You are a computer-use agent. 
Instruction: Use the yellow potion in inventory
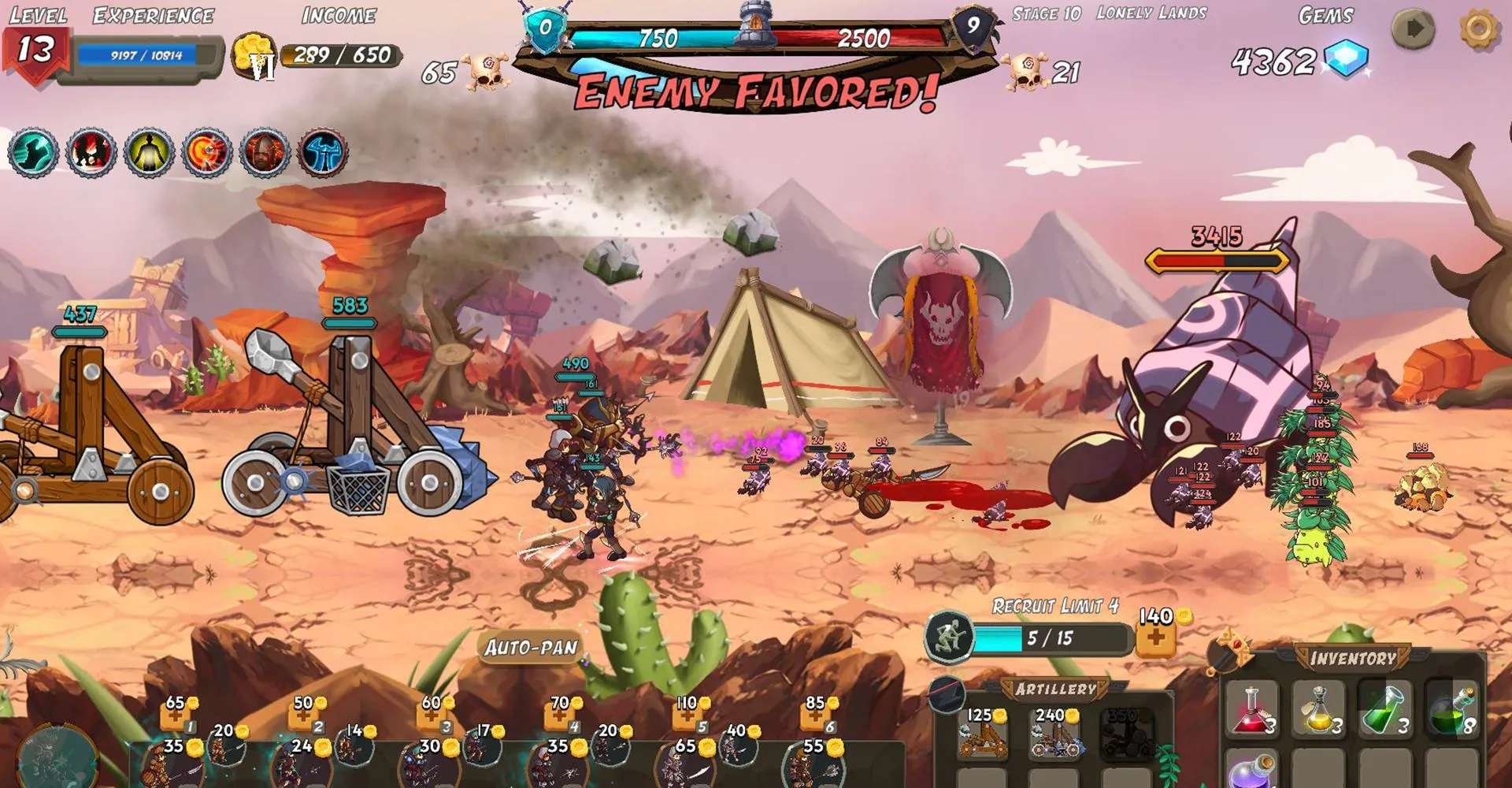[1319, 708]
